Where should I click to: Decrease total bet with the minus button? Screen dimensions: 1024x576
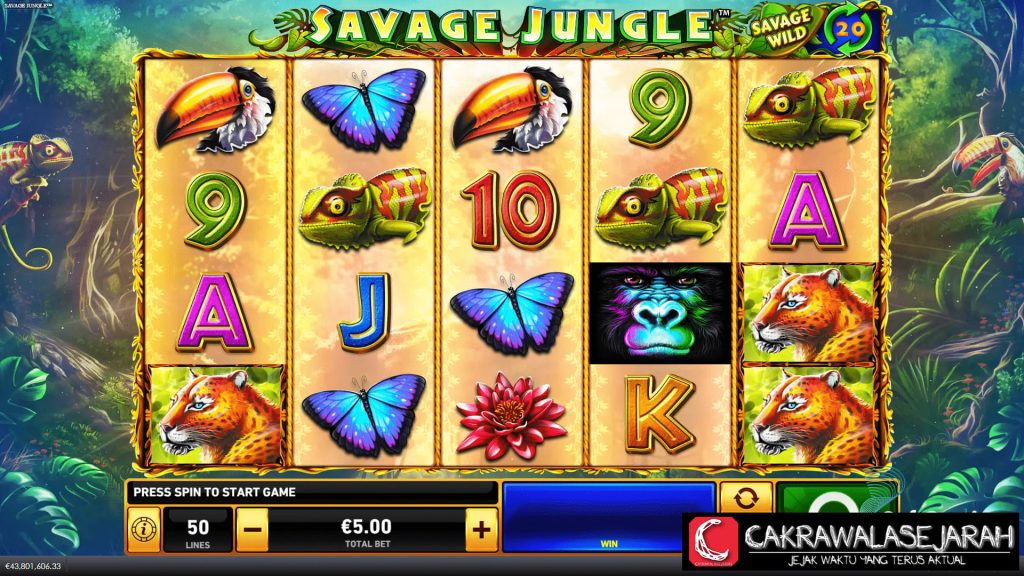[252, 527]
